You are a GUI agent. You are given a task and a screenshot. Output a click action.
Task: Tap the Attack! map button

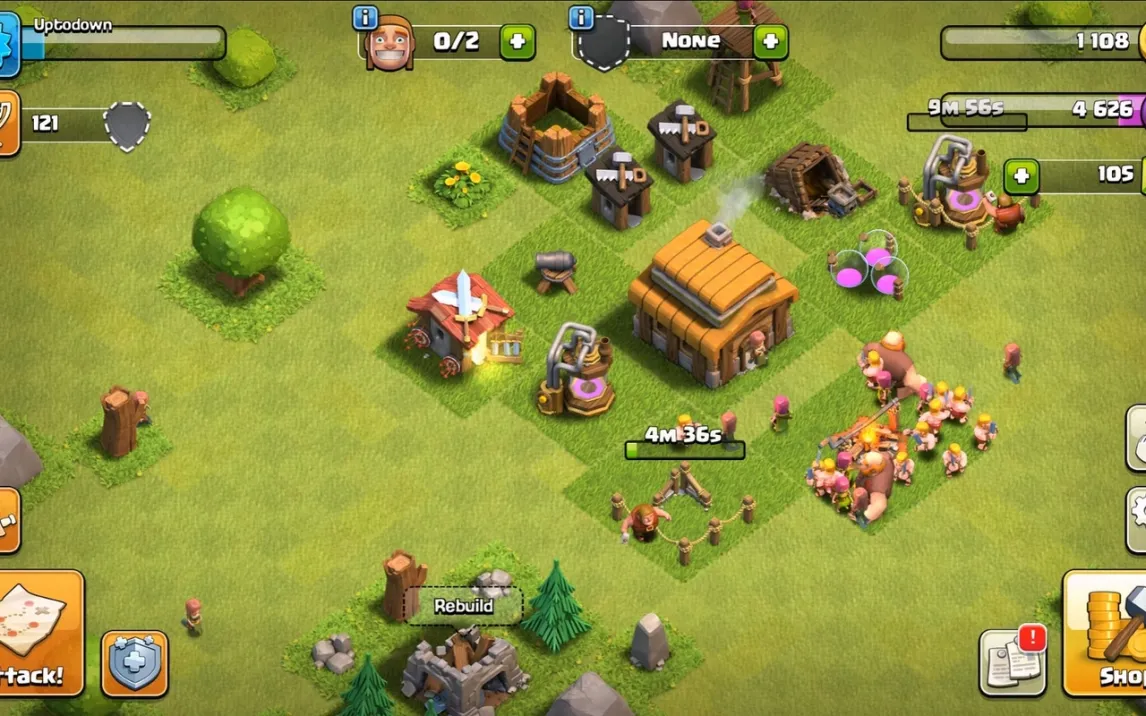tap(38, 632)
